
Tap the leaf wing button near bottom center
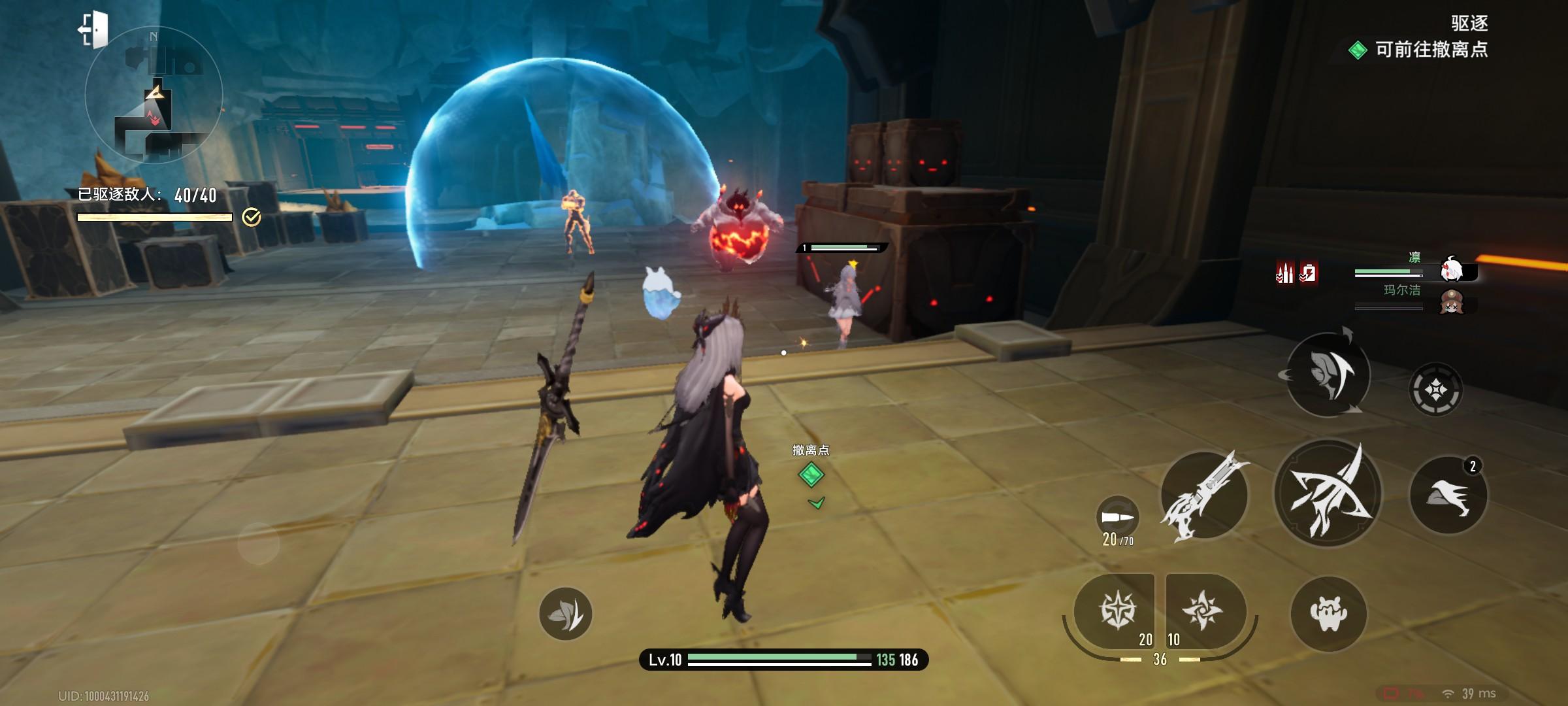point(566,614)
